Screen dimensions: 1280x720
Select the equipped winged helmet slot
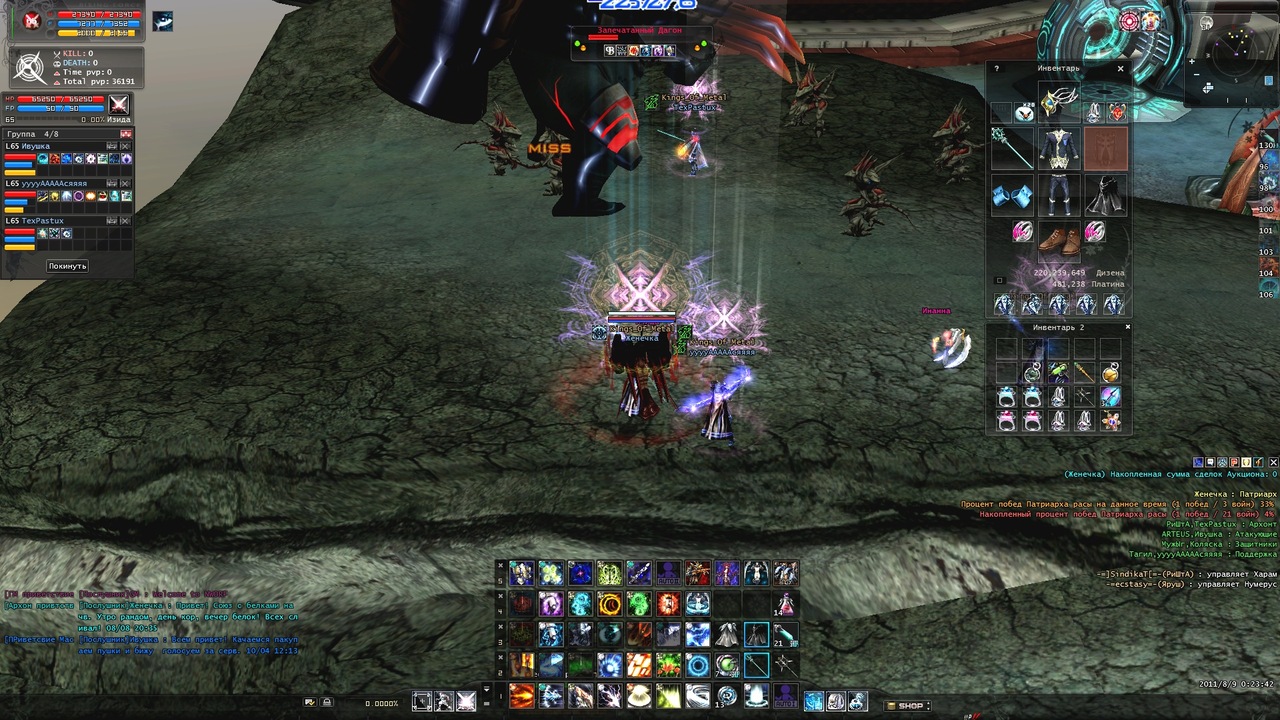(x=1058, y=102)
